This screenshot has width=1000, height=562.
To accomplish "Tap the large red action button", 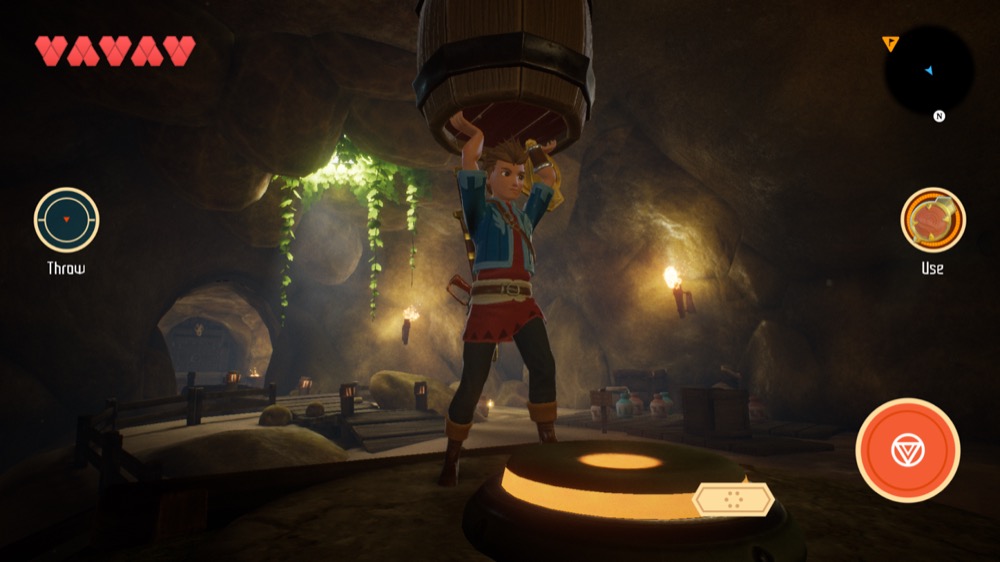I will tap(907, 450).
